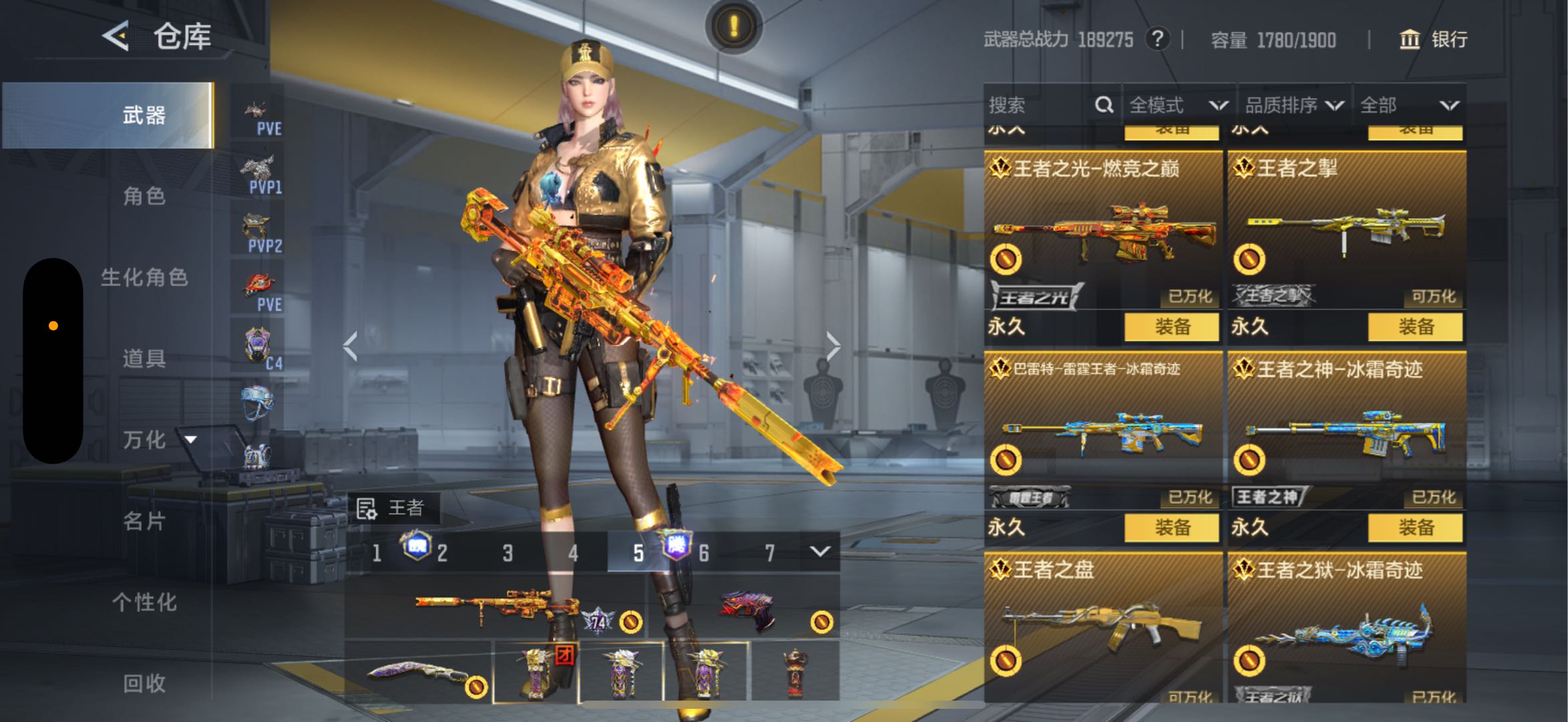Expand the loadout slot list arrow
1568x722 pixels.
click(820, 552)
